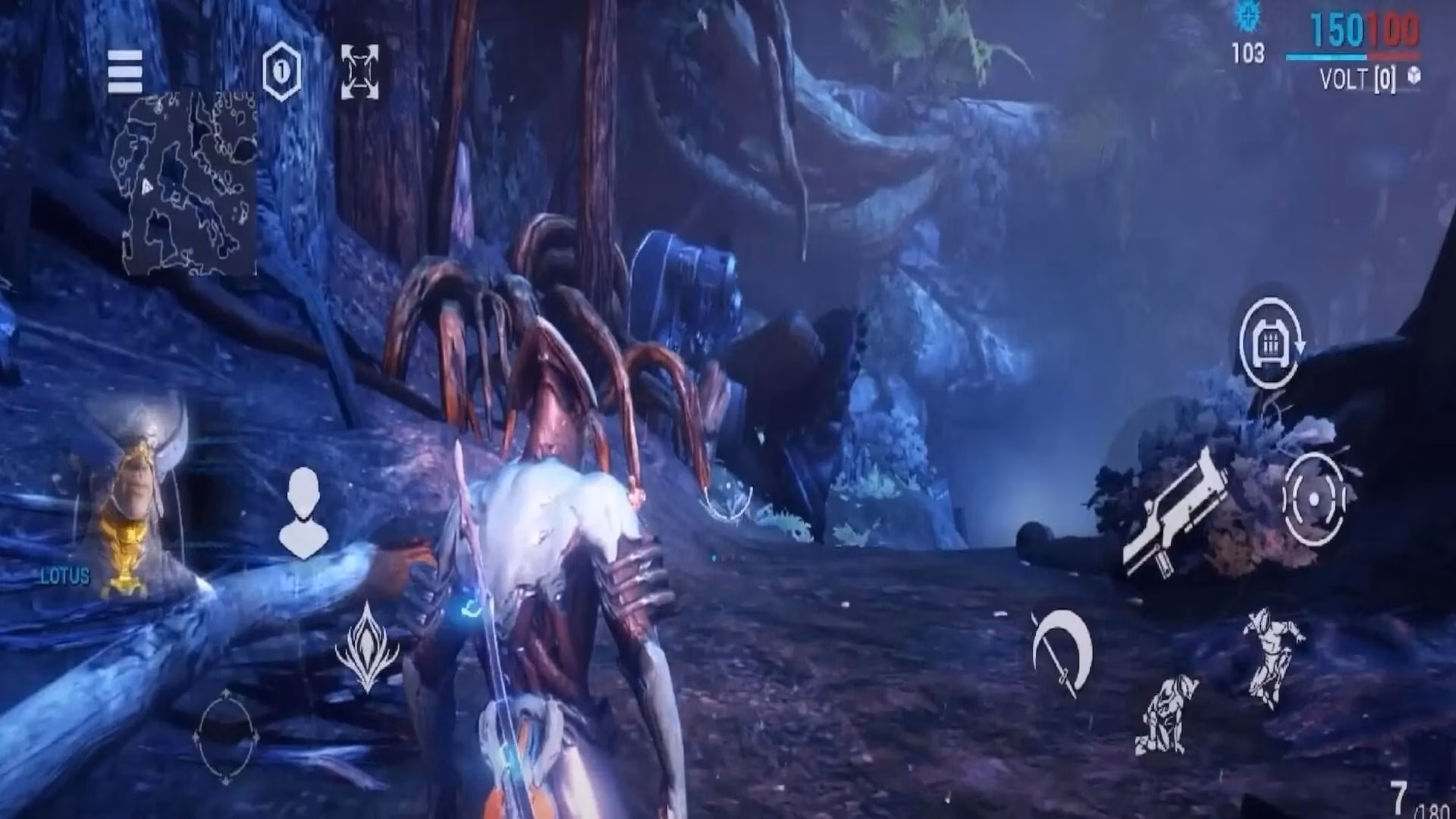Open the hamburger menu
This screenshot has height=819, width=1456.
coord(125,71)
